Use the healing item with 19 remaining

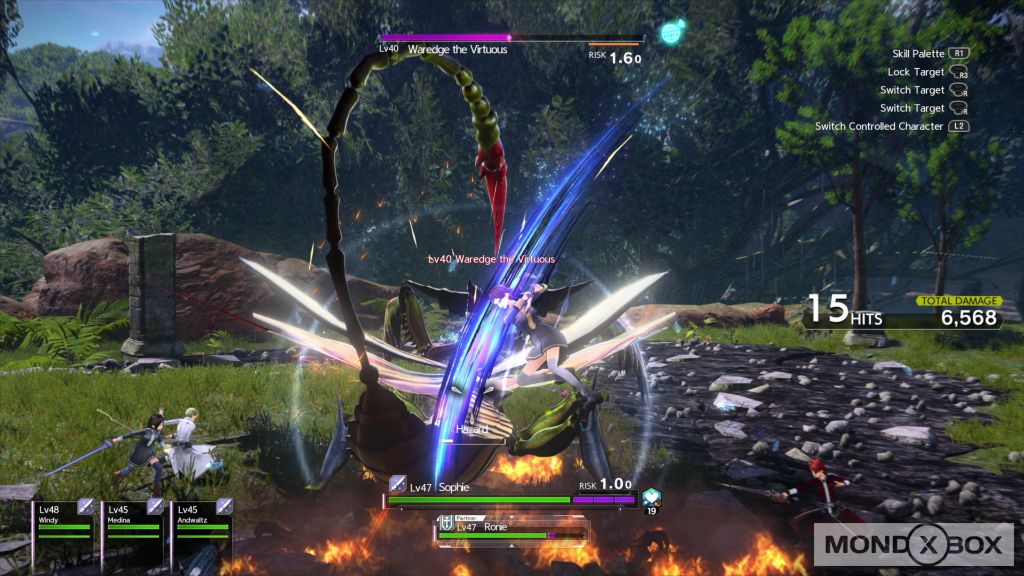click(652, 496)
